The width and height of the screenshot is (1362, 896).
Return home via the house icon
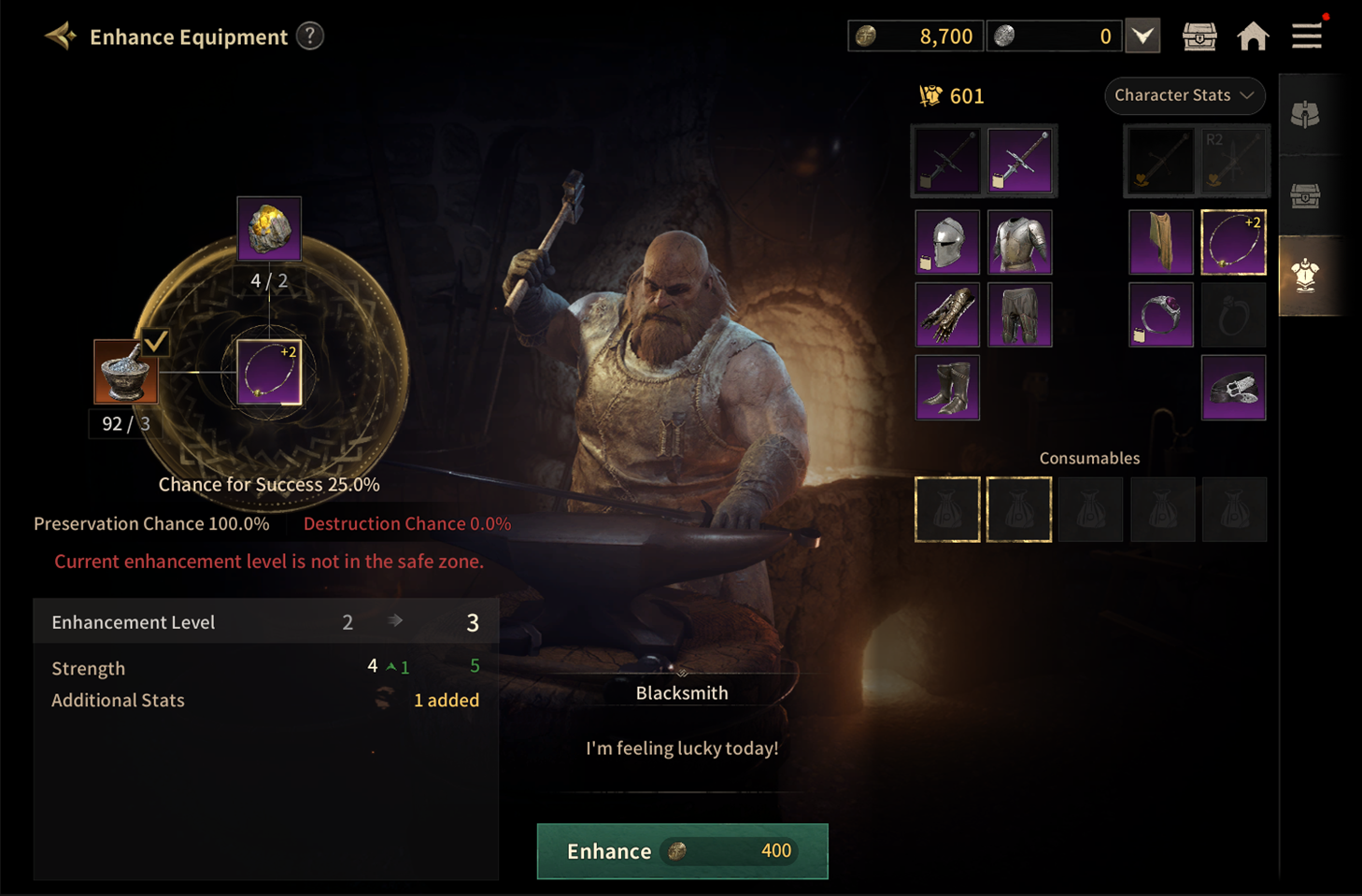point(1253,36)
